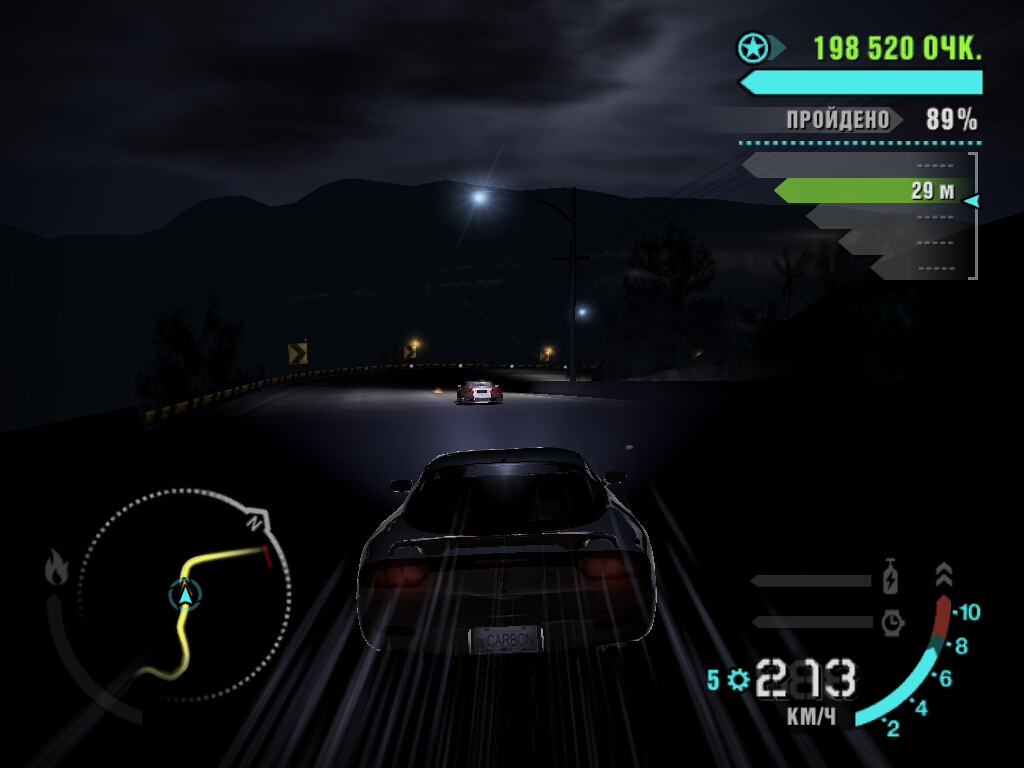Click the double-chevron shift indicator
This screenshot has height=768, width=1024.
pos(944,574)
